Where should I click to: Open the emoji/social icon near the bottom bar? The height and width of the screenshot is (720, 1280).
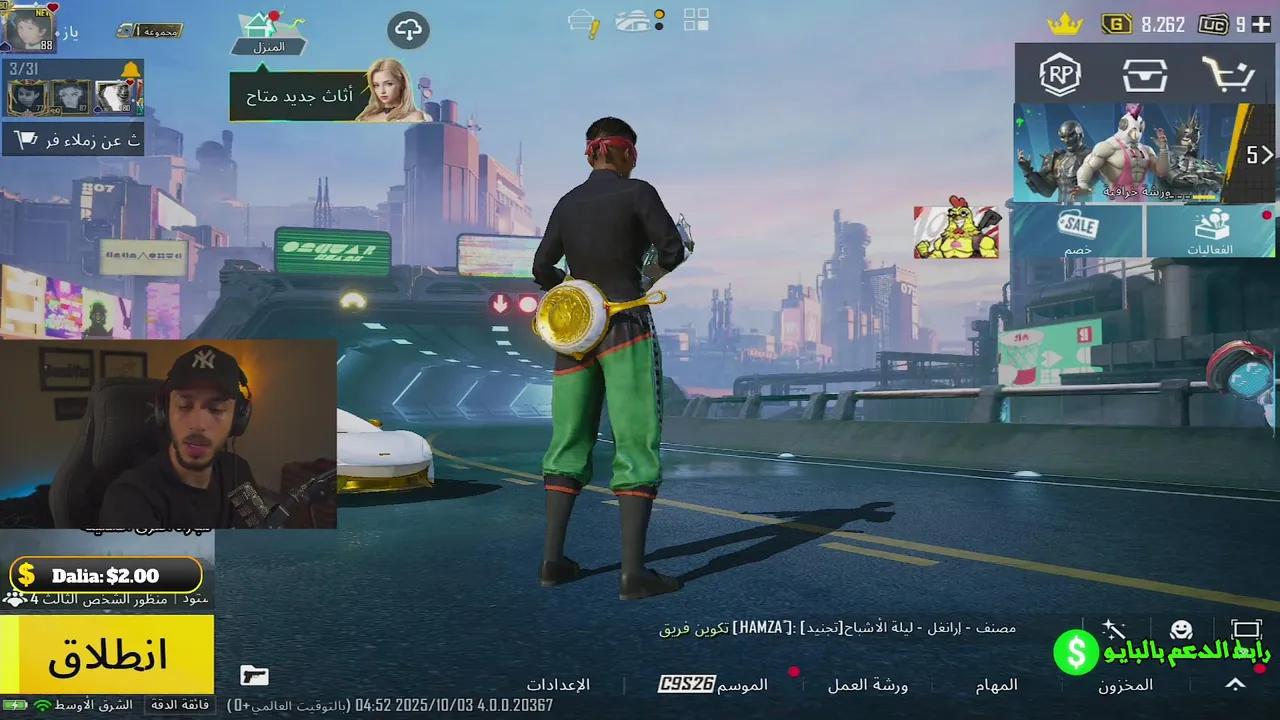click(x=1183, y=630)
